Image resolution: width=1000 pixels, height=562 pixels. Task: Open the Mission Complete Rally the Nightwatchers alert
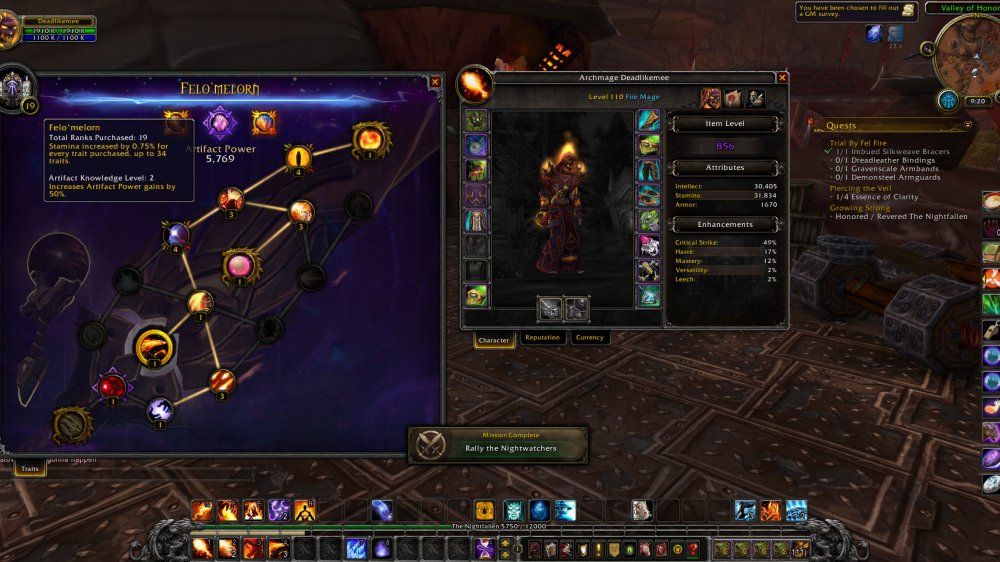click(x=497, y=443)
